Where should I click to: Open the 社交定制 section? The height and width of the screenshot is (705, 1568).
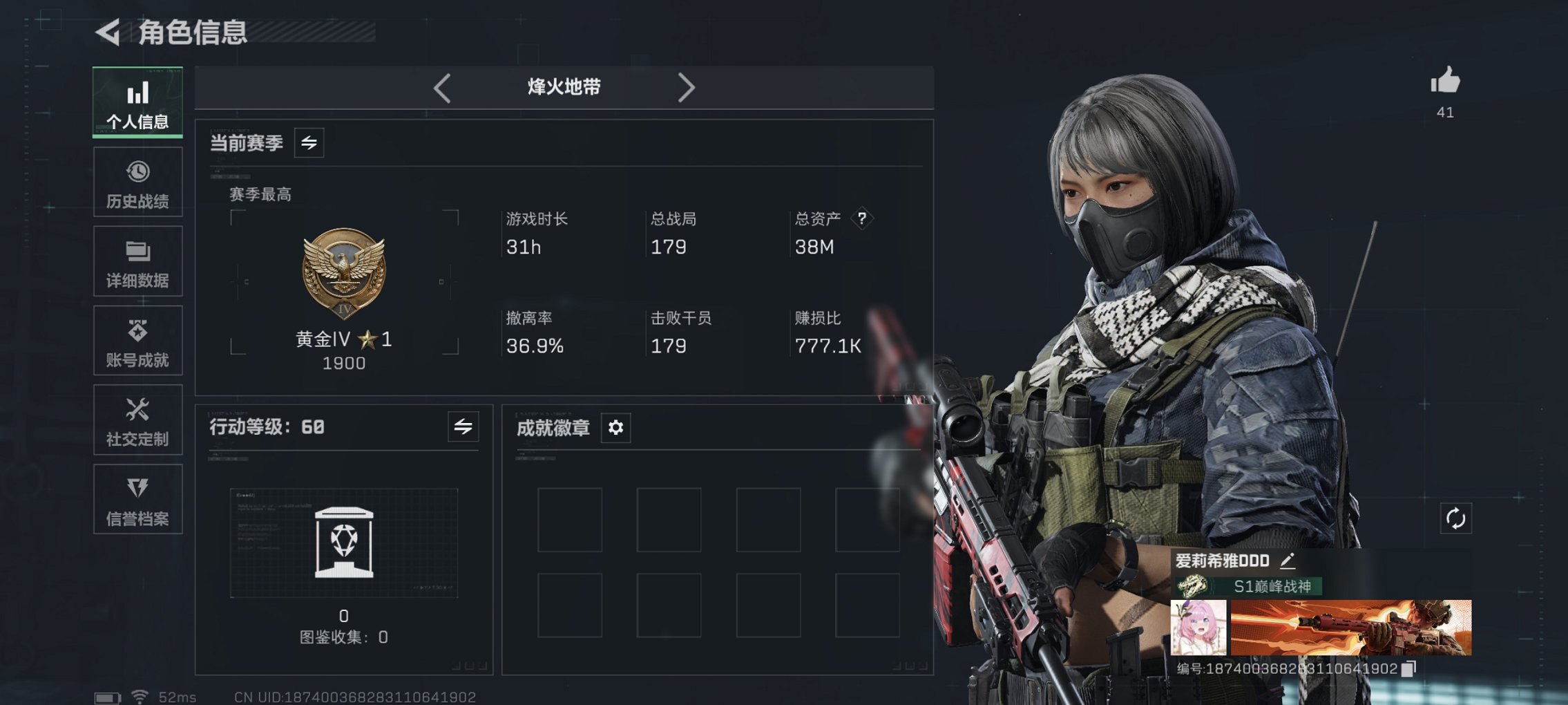[137, 420]
